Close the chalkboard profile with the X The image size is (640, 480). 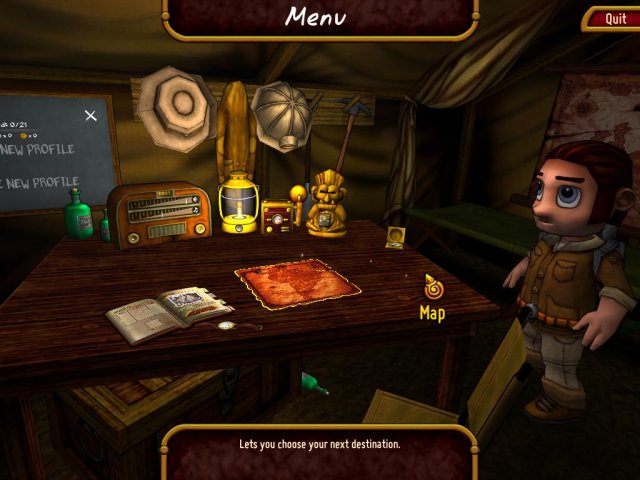[x=91, y=116]
